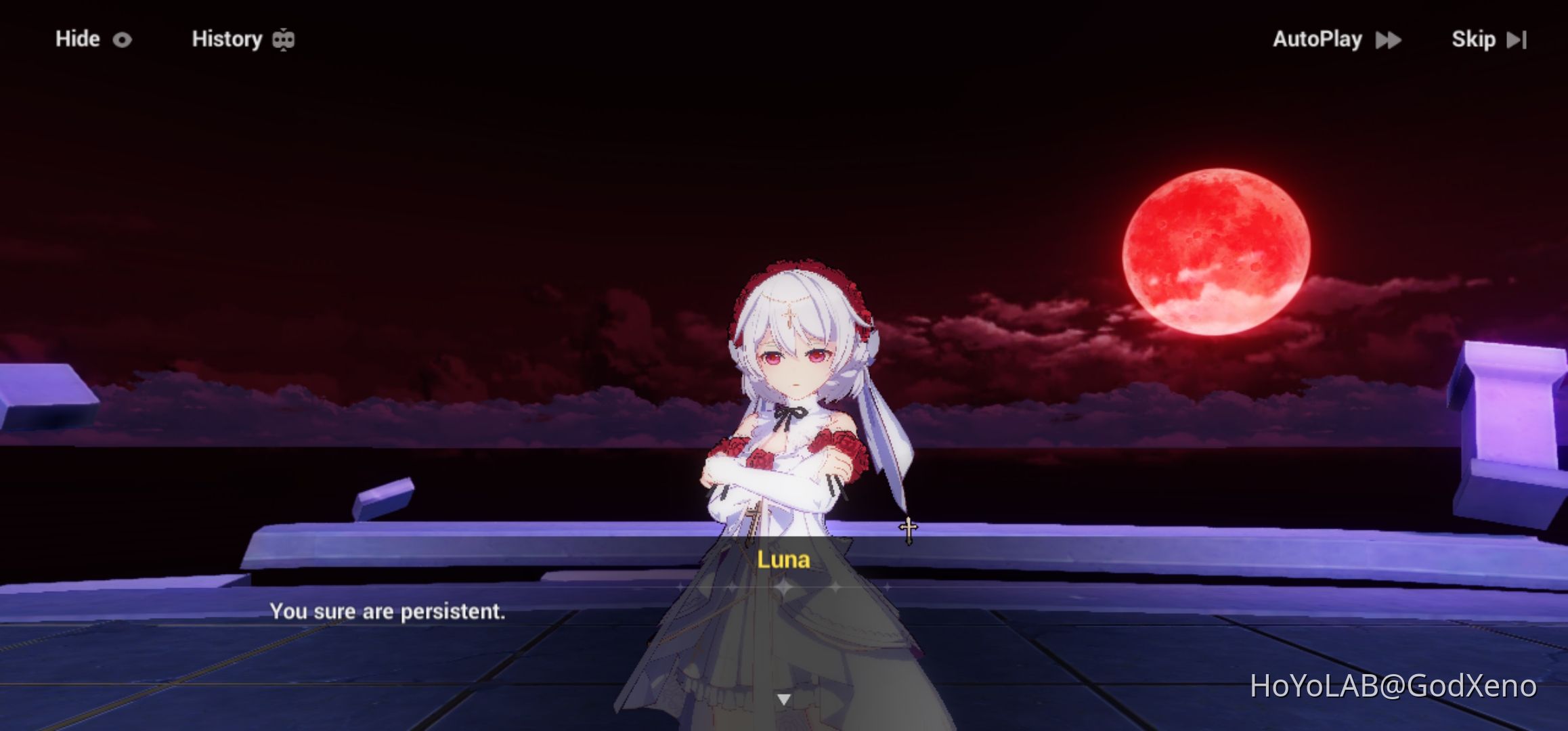Hide the dialogue interface overlay
Viewport: 1568px width, 731px height.
78,39
